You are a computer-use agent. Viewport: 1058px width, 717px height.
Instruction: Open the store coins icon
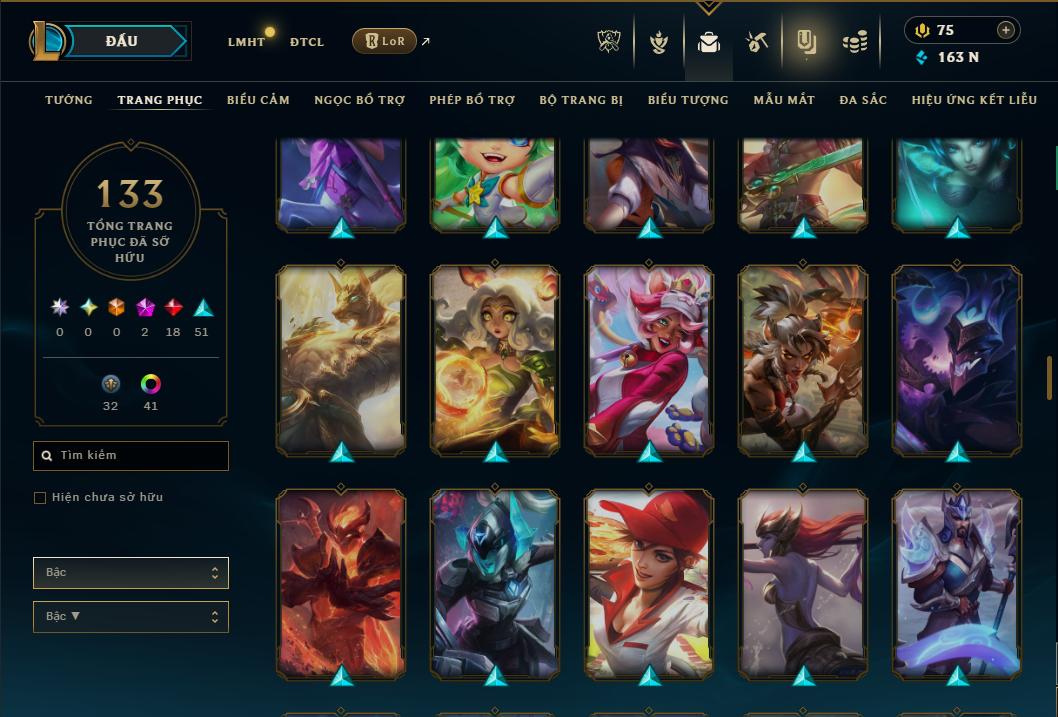coord(854,42)
